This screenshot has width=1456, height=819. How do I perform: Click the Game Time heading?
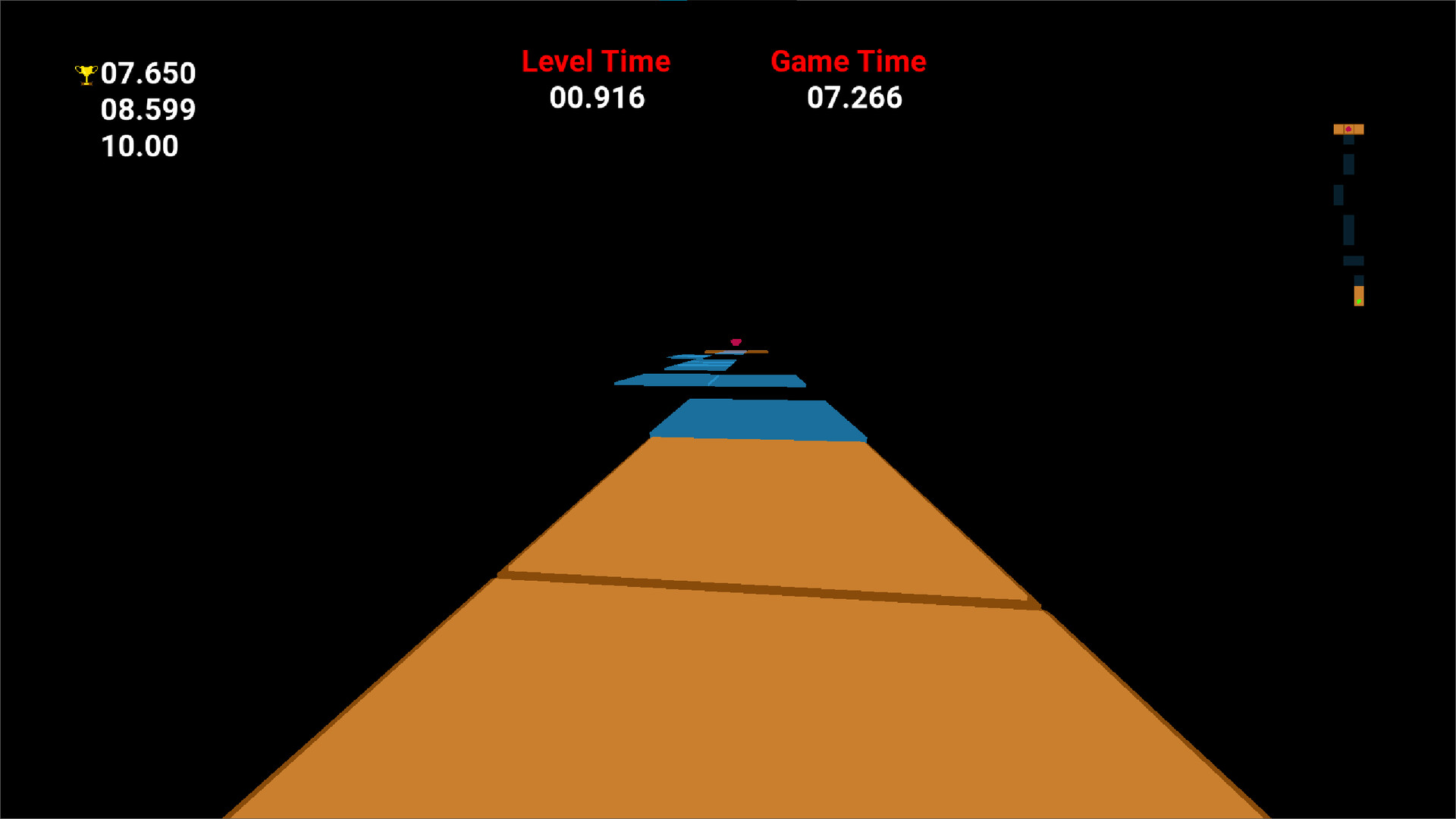coord(849,61)
